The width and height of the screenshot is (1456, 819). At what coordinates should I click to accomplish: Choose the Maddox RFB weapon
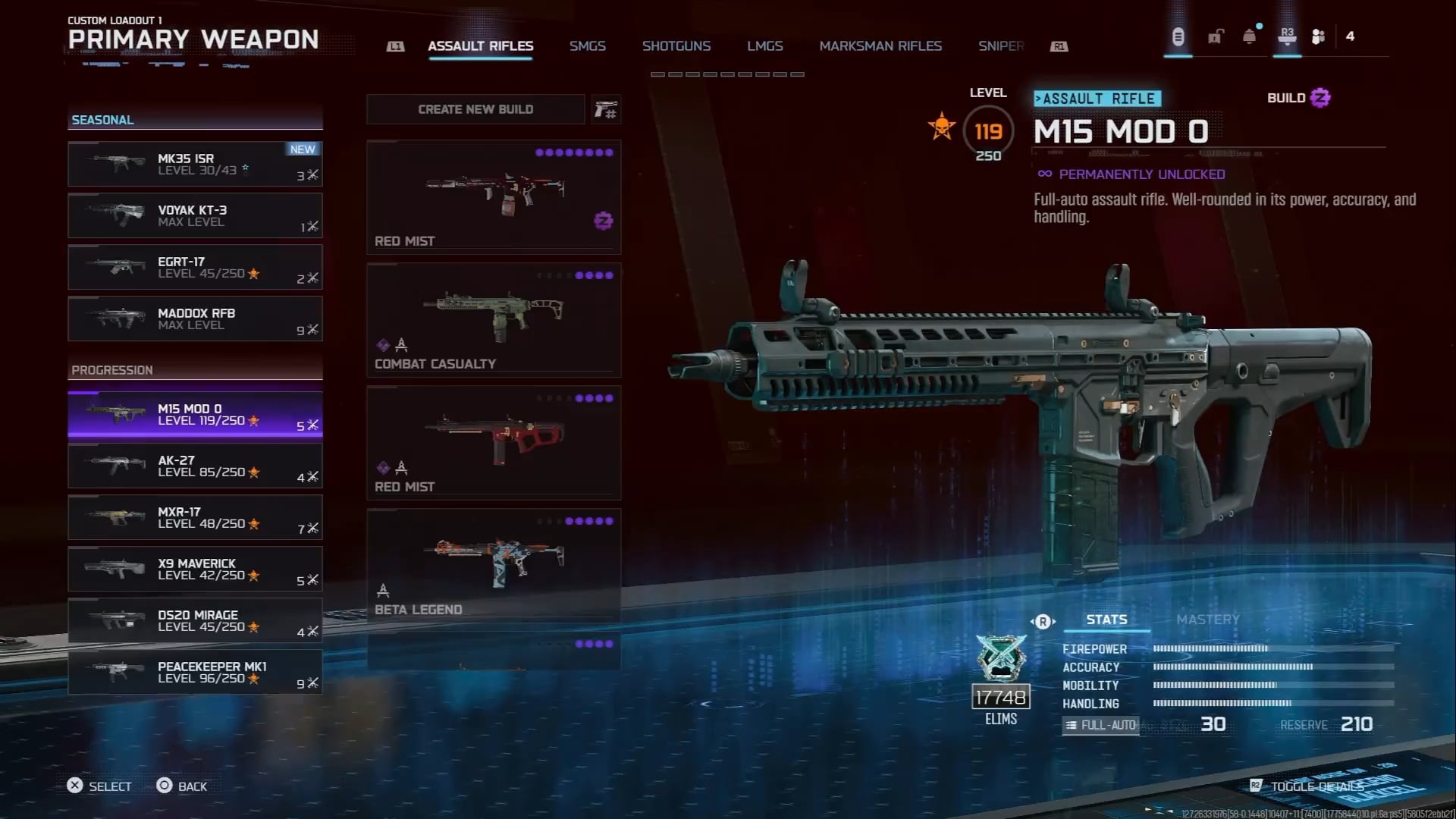[195, 318]
